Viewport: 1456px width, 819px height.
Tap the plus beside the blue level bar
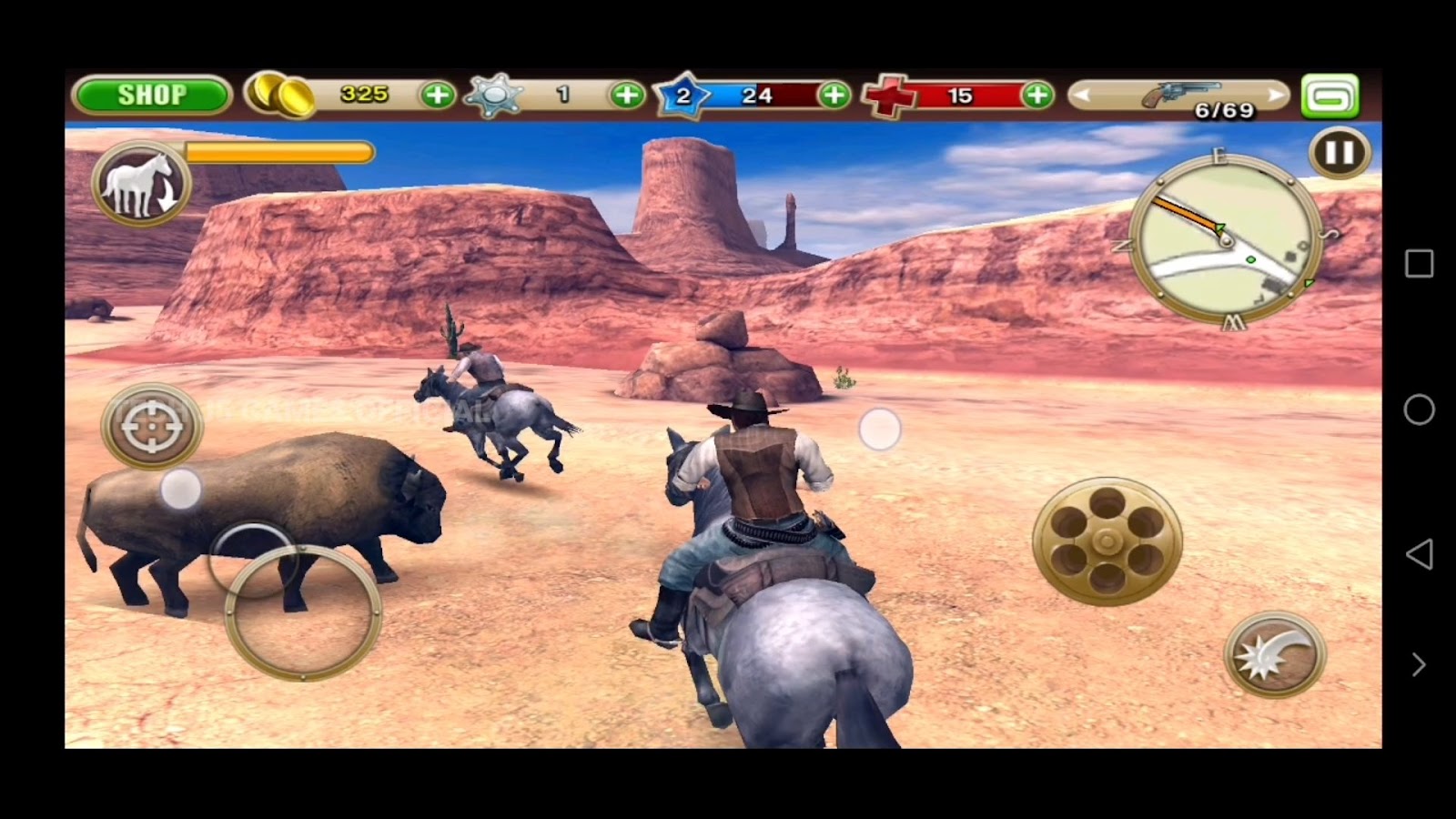point(834,95)
